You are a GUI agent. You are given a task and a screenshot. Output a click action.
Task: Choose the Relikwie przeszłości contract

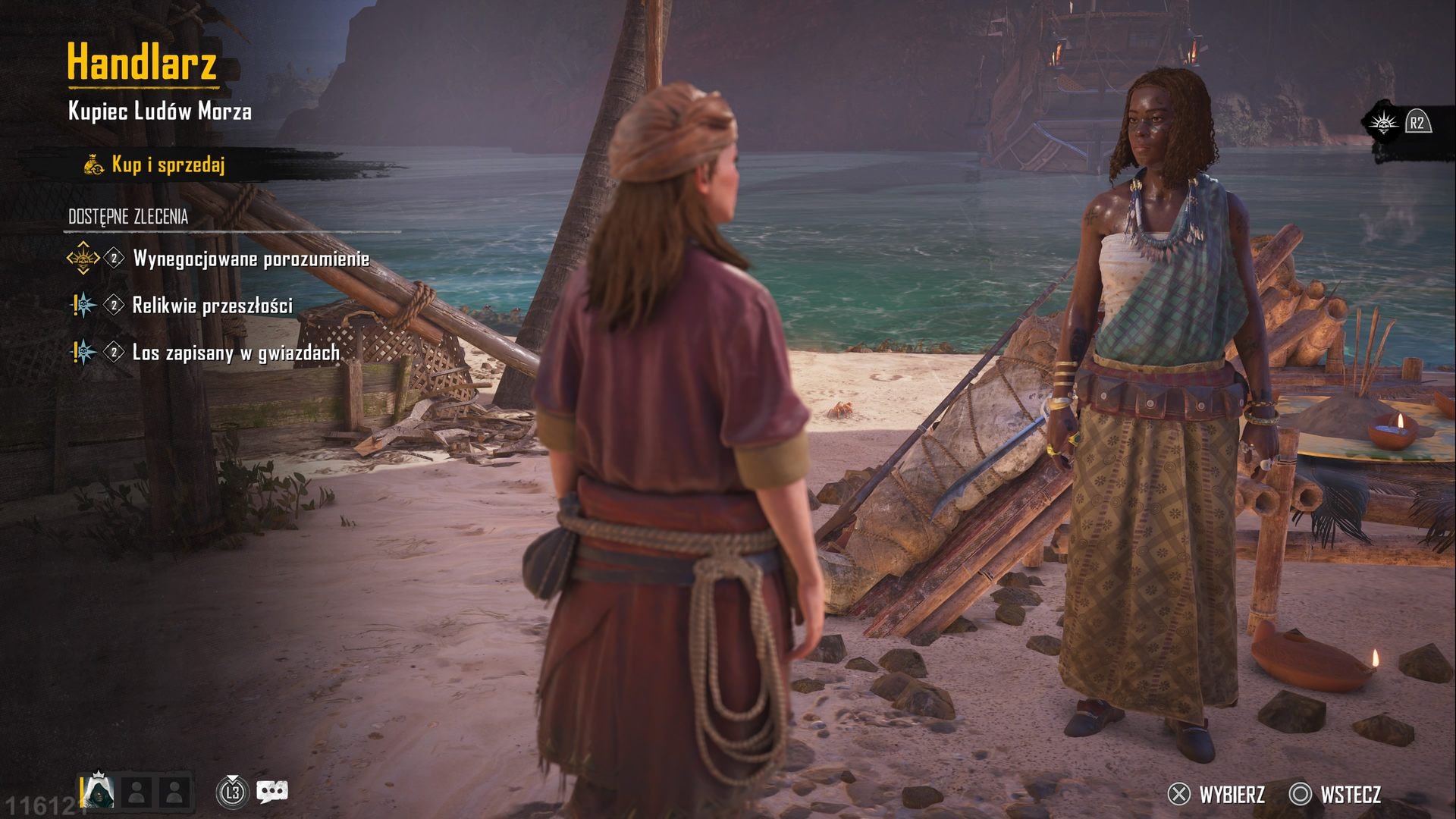[212, 306]
